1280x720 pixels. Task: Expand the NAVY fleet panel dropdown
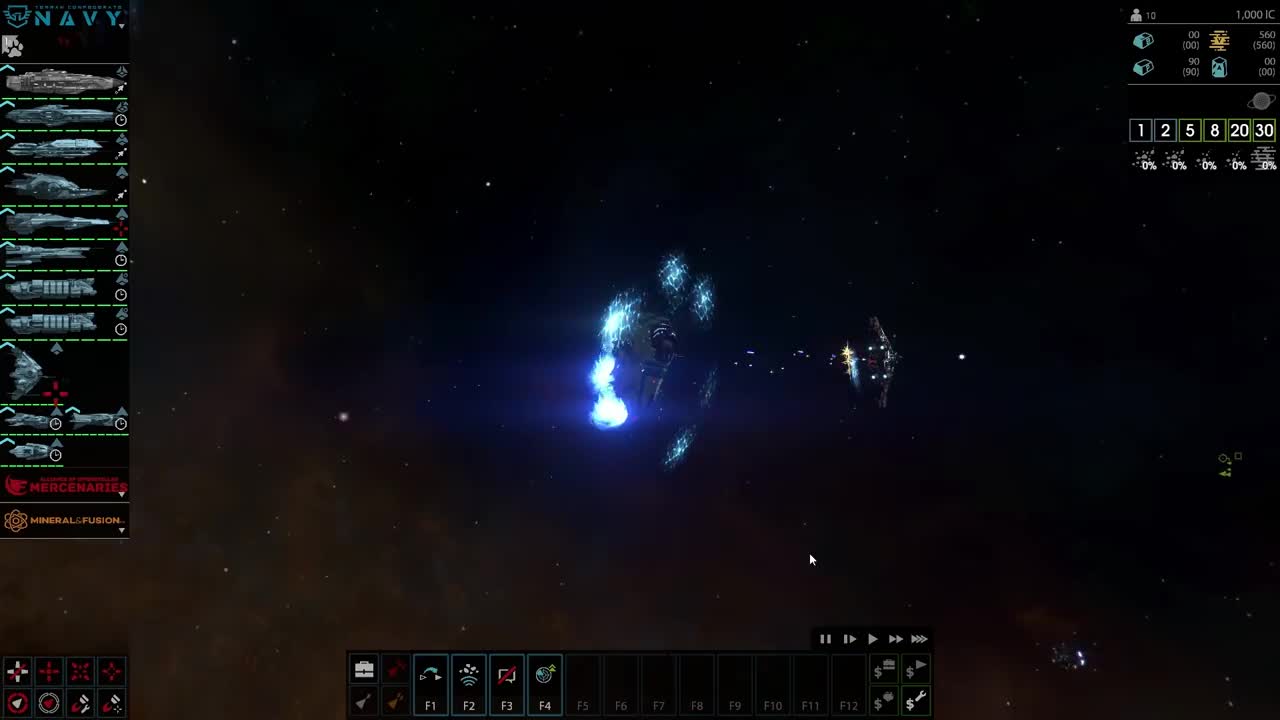coord(122,24)
